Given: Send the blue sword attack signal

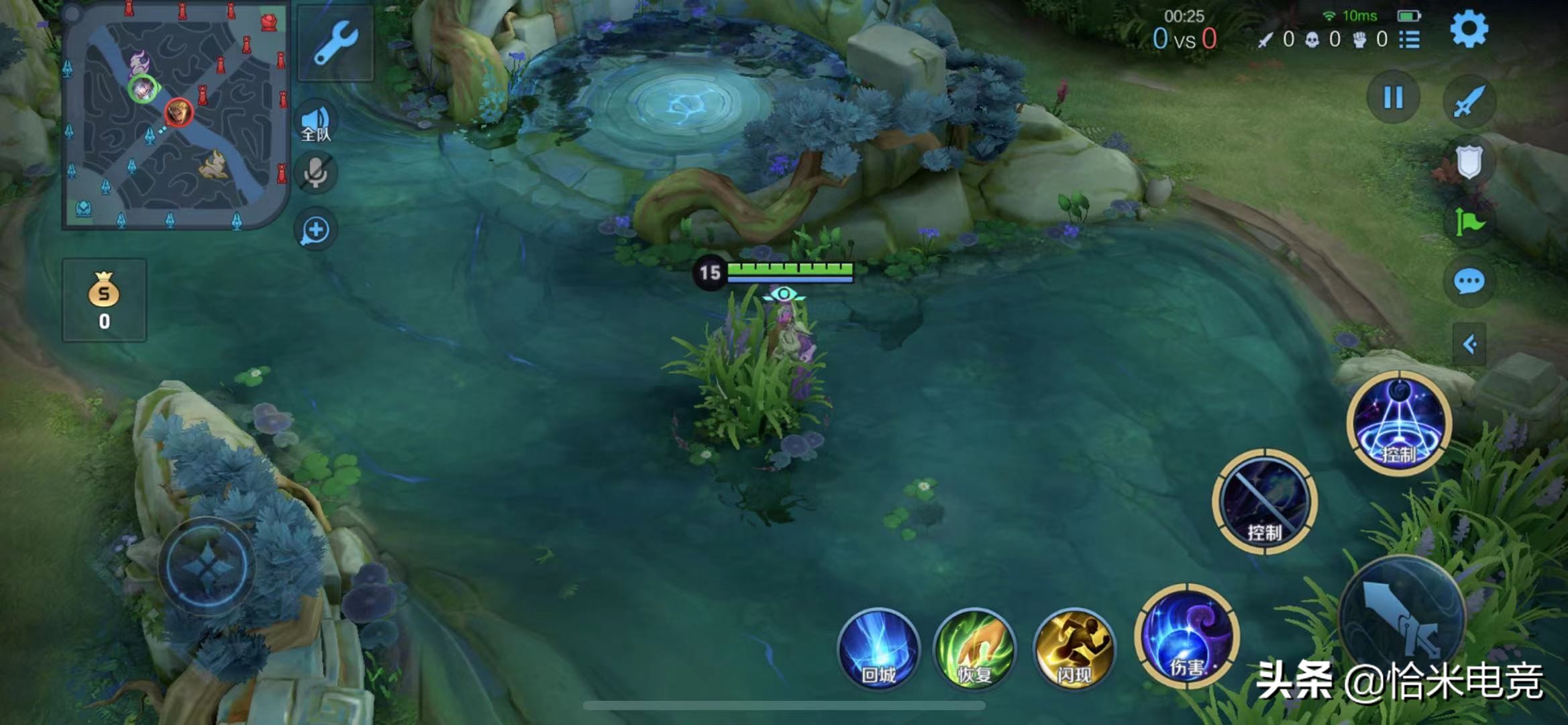Looking at the screenshot, I should pyautogui.click(x=1469, y=102).
